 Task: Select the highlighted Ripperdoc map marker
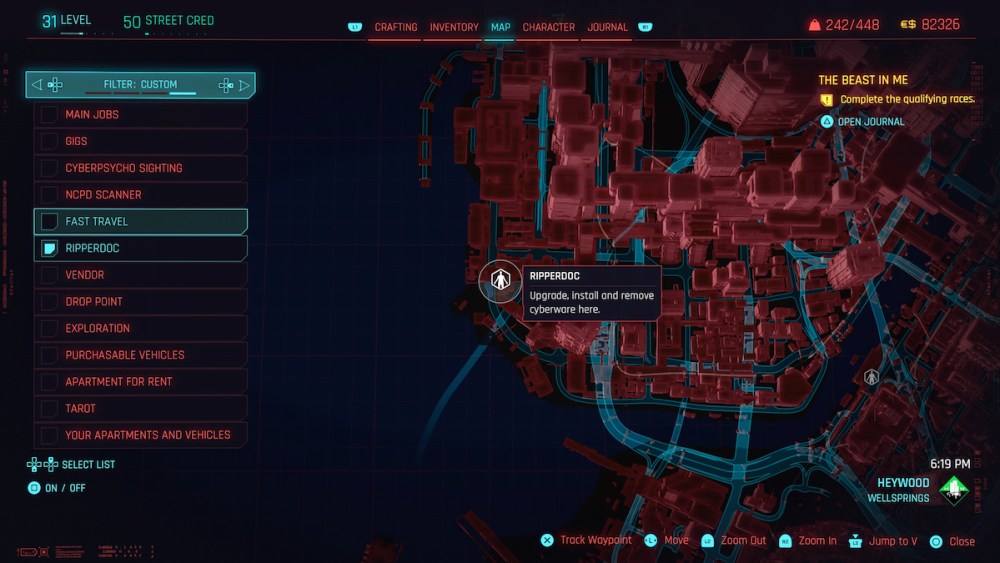[x=500, y=280]
